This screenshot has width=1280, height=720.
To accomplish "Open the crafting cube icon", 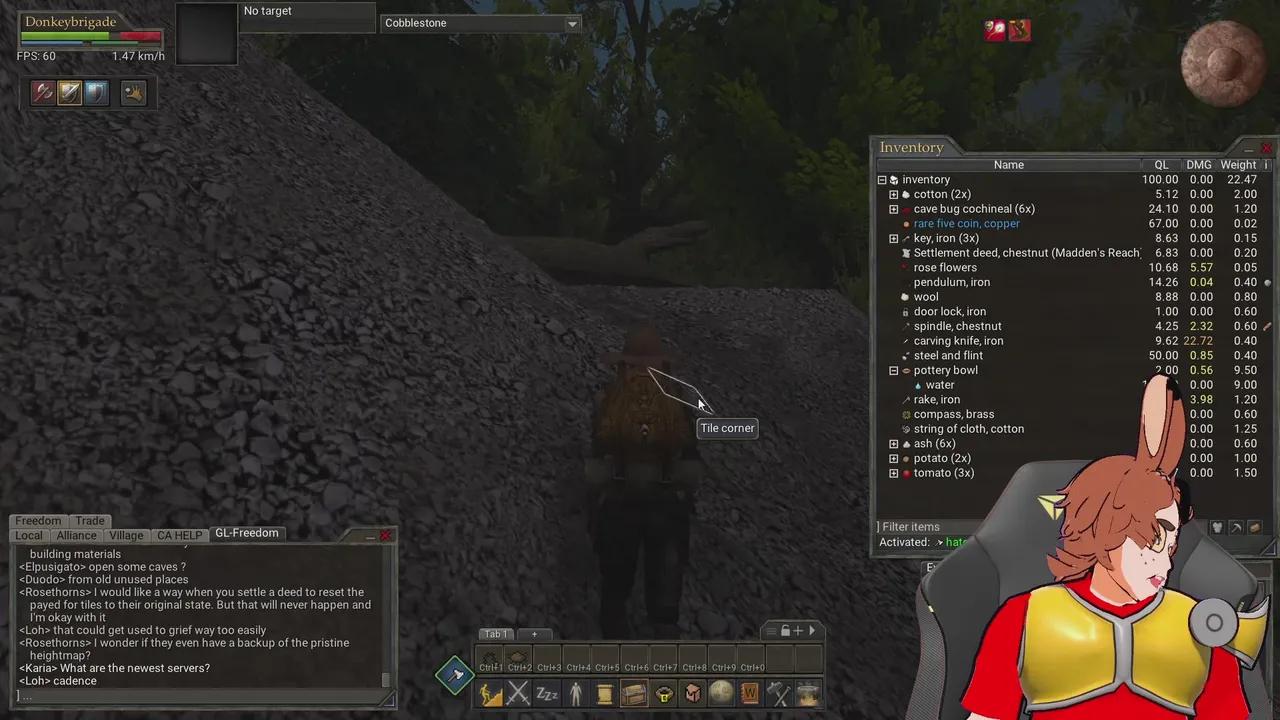I will click(x=692, y=693).
